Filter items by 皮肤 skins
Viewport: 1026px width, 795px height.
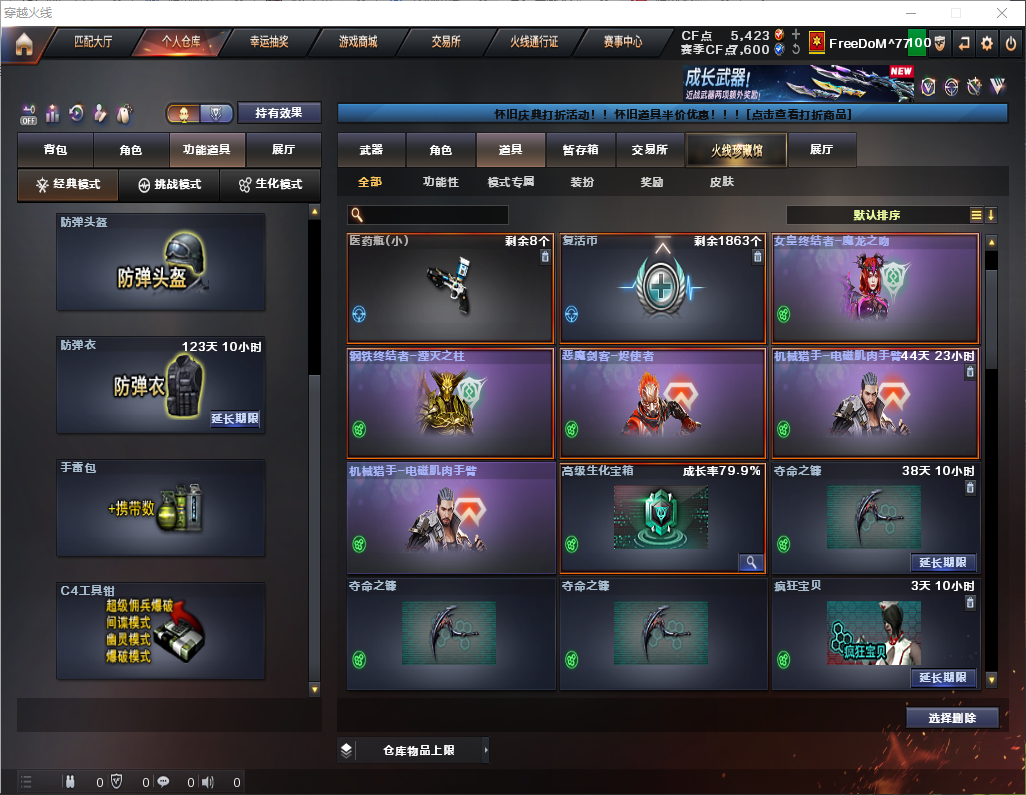tap(721, 182)
